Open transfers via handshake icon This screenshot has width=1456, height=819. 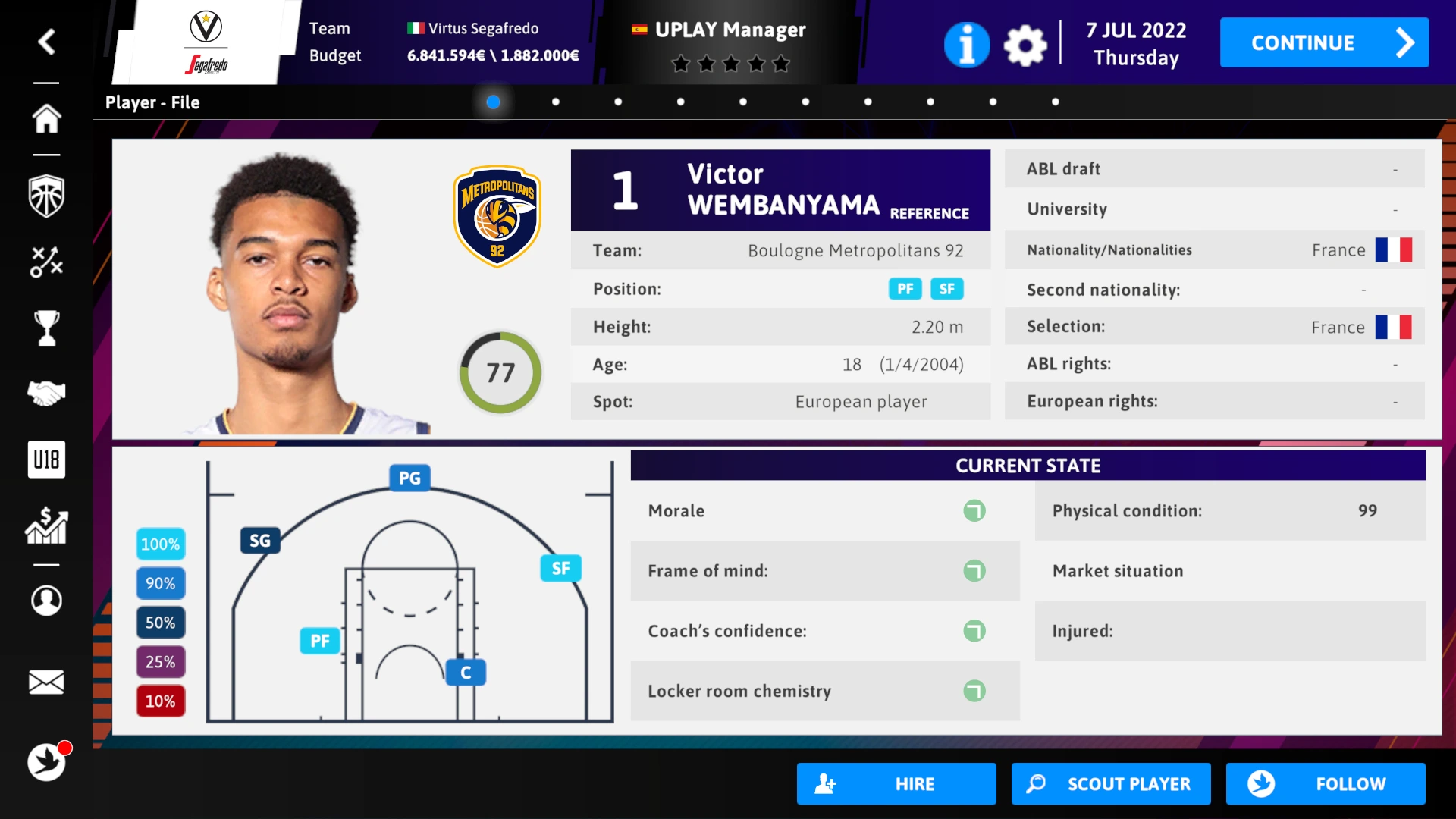(47, 393)
